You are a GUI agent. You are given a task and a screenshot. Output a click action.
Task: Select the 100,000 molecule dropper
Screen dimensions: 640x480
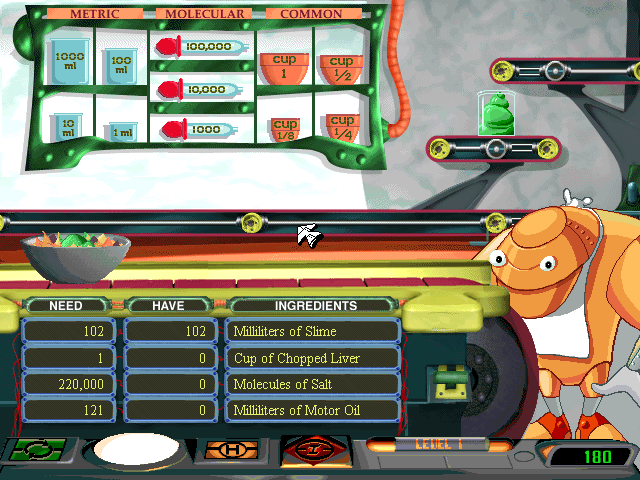(202, 47)
